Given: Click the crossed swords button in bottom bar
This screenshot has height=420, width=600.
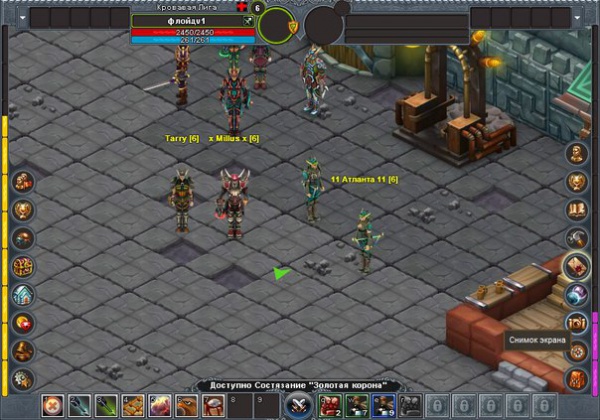Looking at the screenshot, I should [297, 405].
